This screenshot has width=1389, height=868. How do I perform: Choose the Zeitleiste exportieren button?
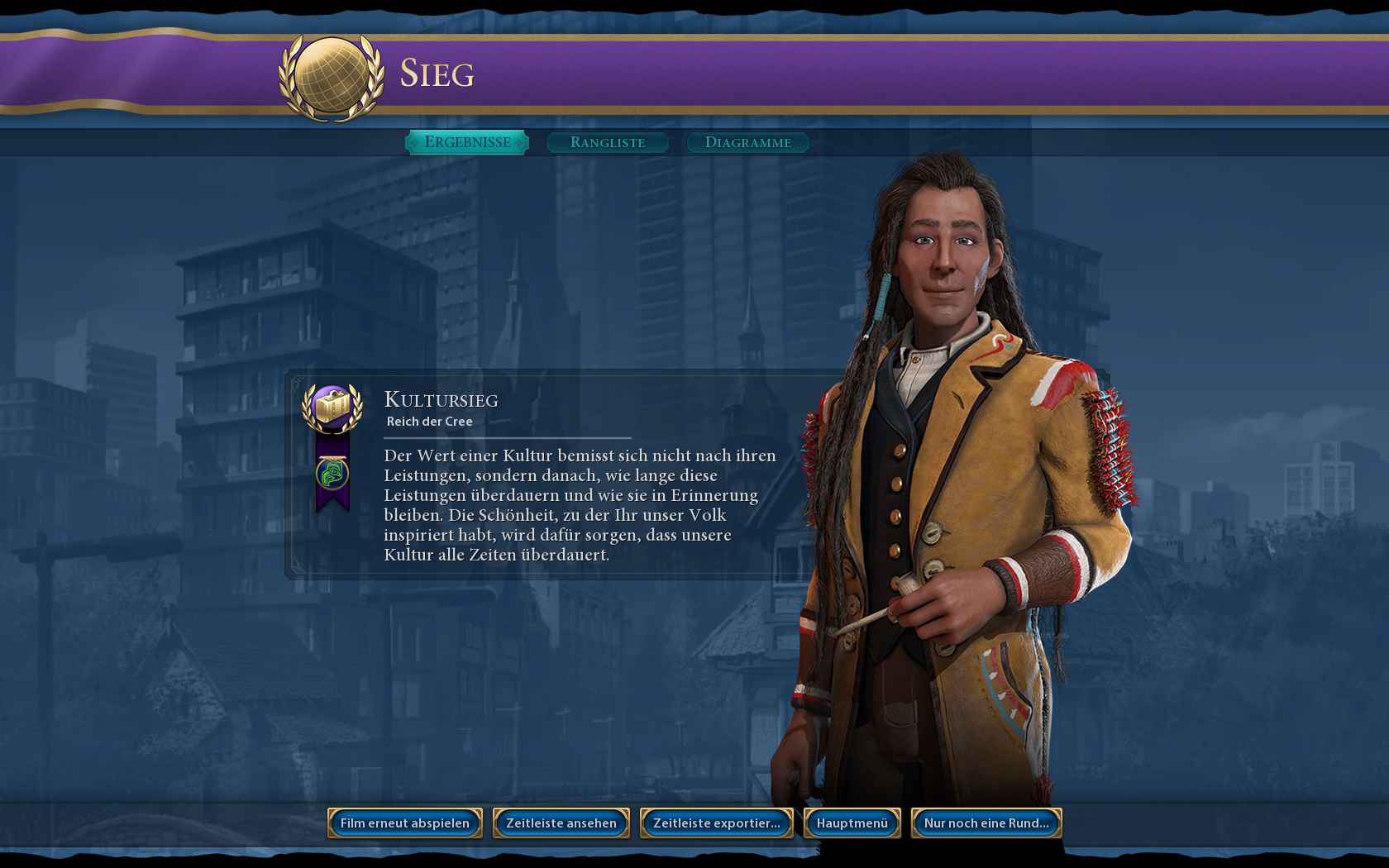point(716,823)
